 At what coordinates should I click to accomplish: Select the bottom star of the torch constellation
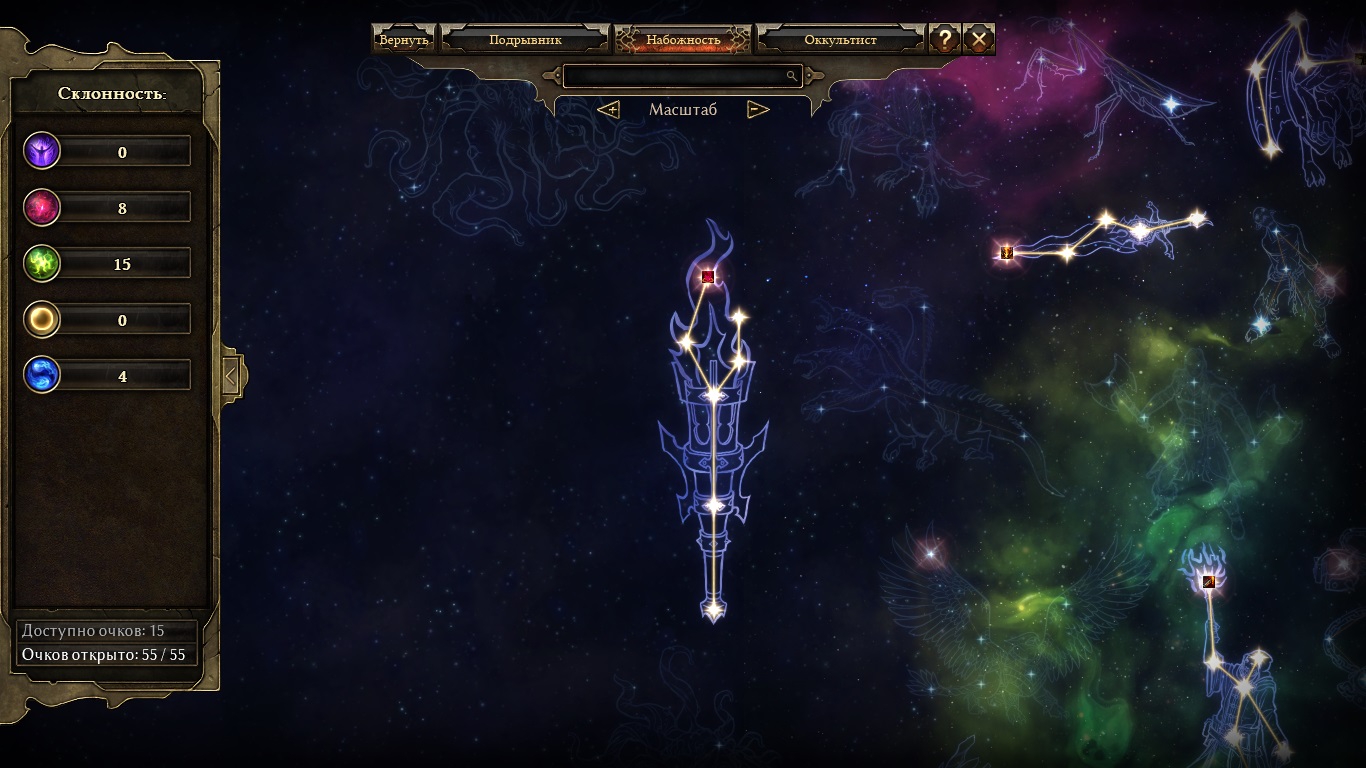coord(713,607)
